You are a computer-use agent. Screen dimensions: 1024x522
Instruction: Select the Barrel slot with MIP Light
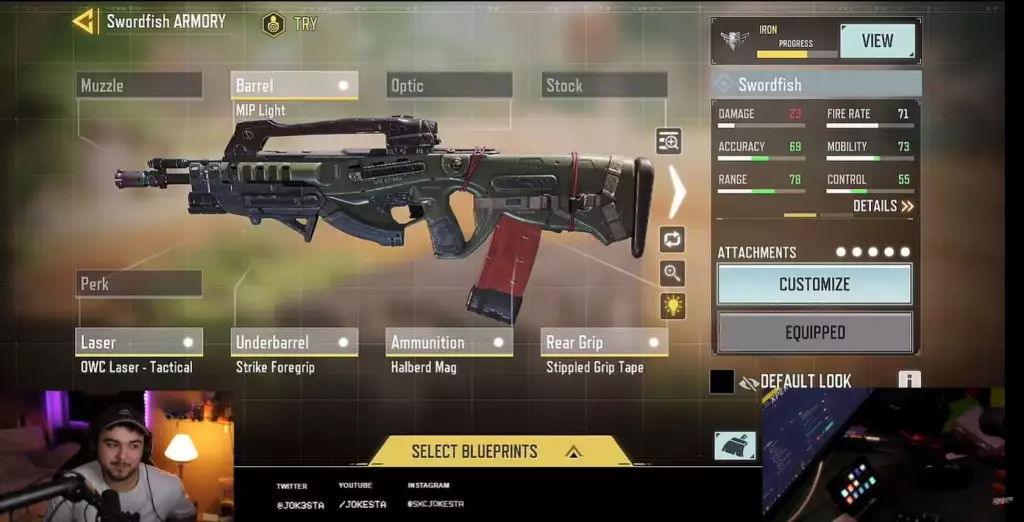[x=294, y=86]
